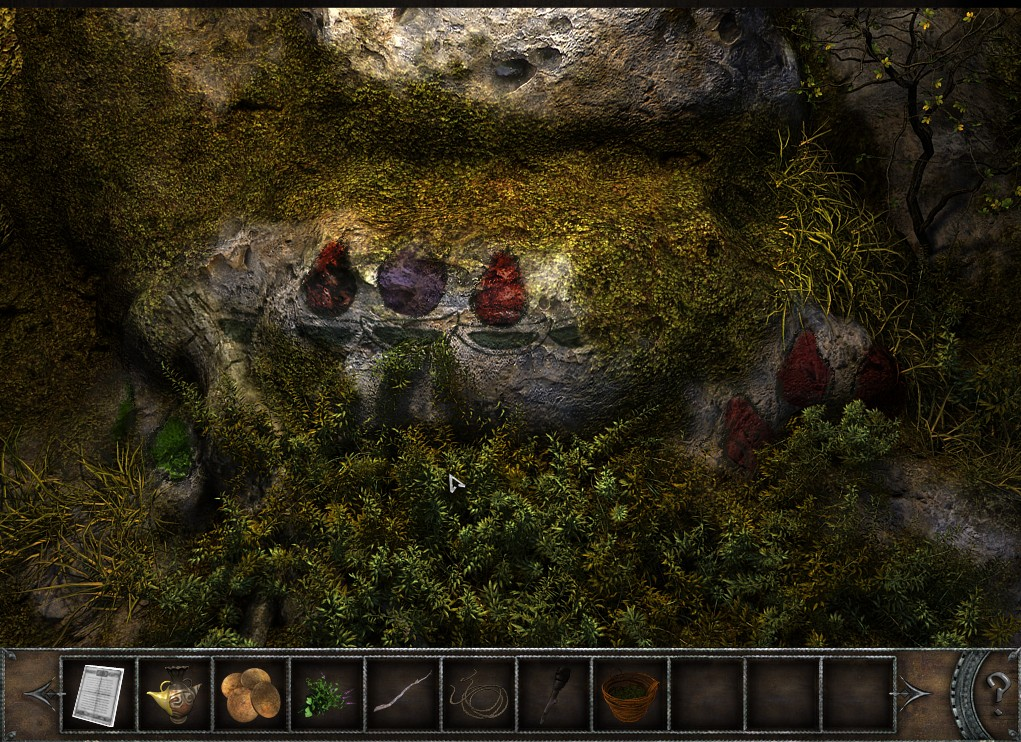This screenshot has height=742, width=1021.
Task: Select the paper document in the inventory
Action: (98, 694)
